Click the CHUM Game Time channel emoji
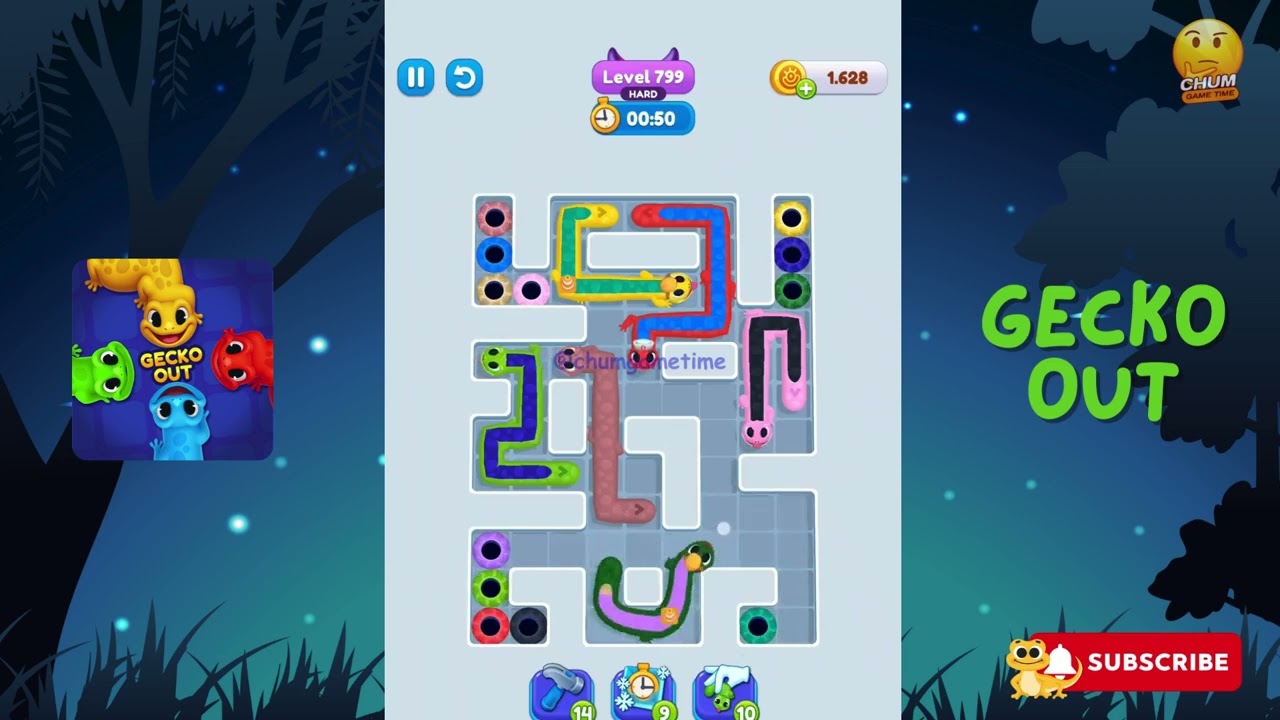This screenshot has height=720, width=1280. pos(1208,55)
